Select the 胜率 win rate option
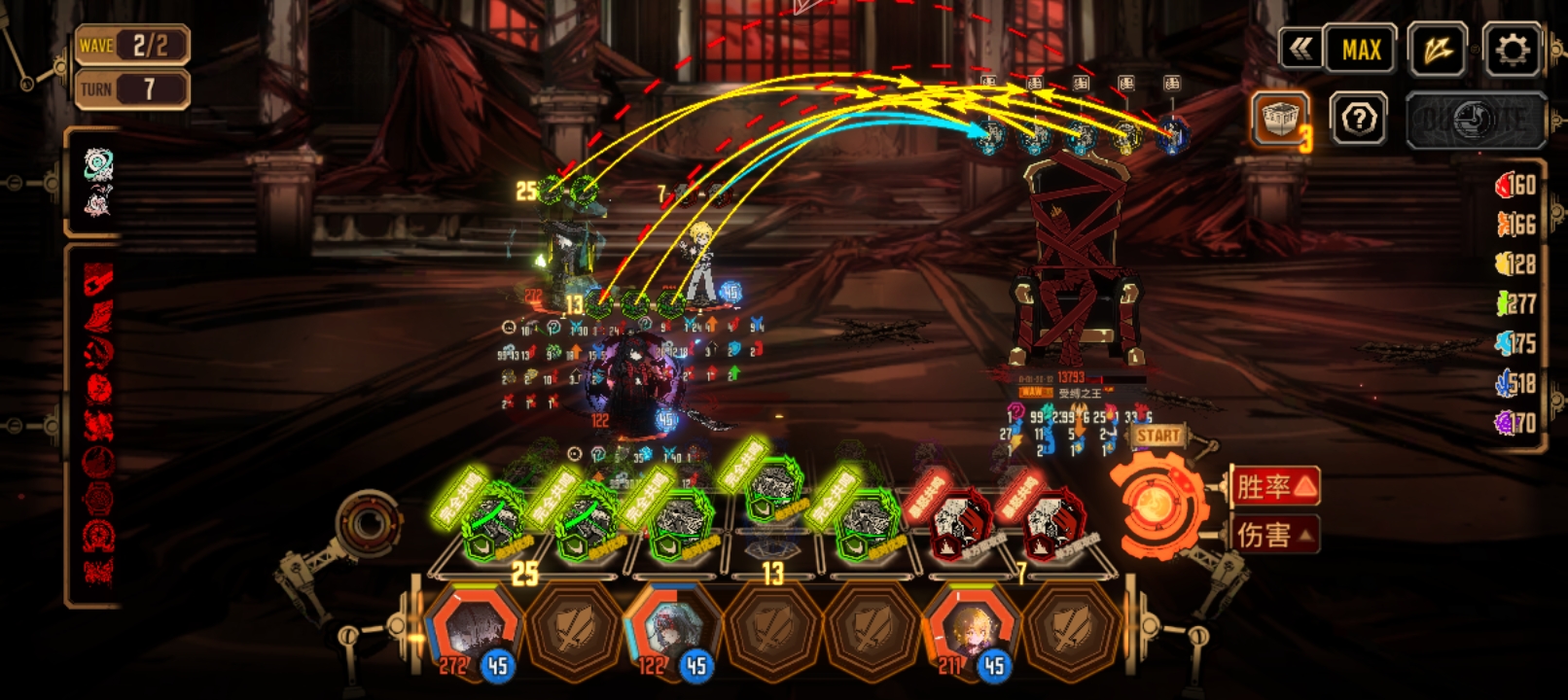 (1275, 486)
